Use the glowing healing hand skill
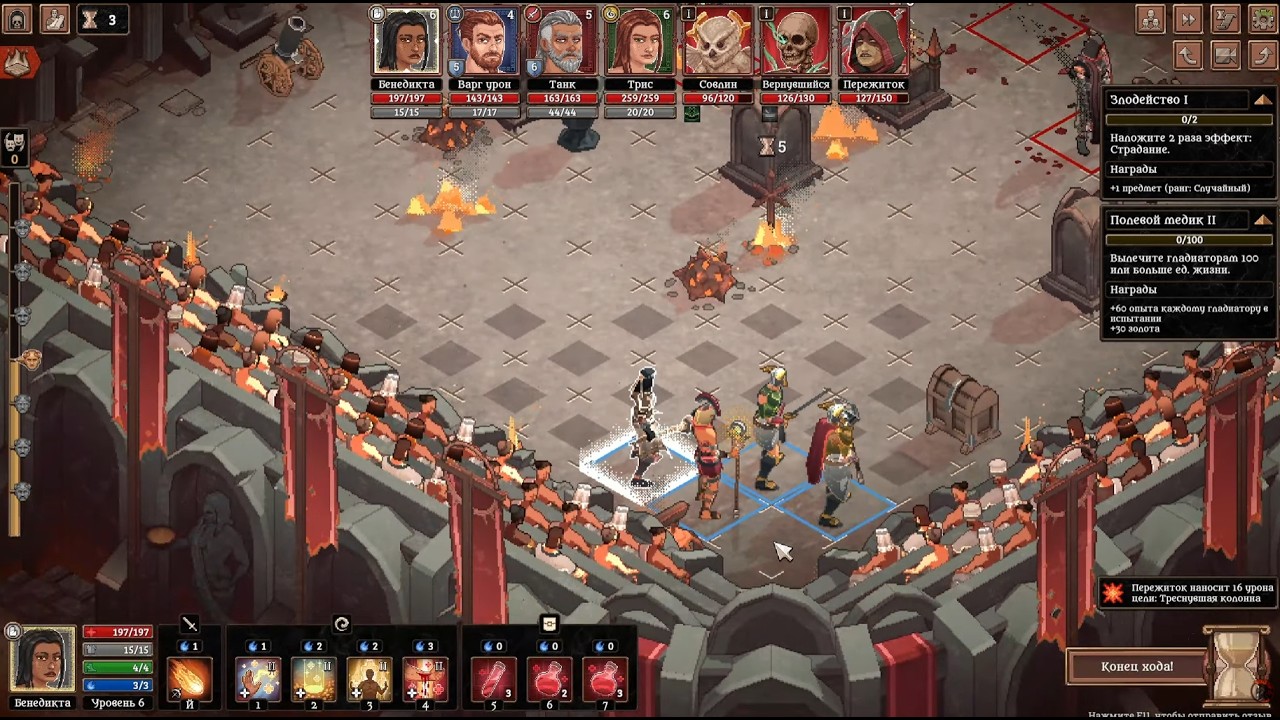 (257, 679)
